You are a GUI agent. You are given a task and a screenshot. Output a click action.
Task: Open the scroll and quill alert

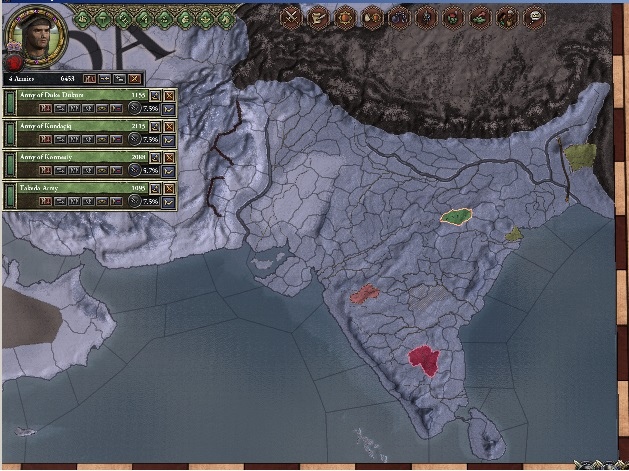point(318,16)
